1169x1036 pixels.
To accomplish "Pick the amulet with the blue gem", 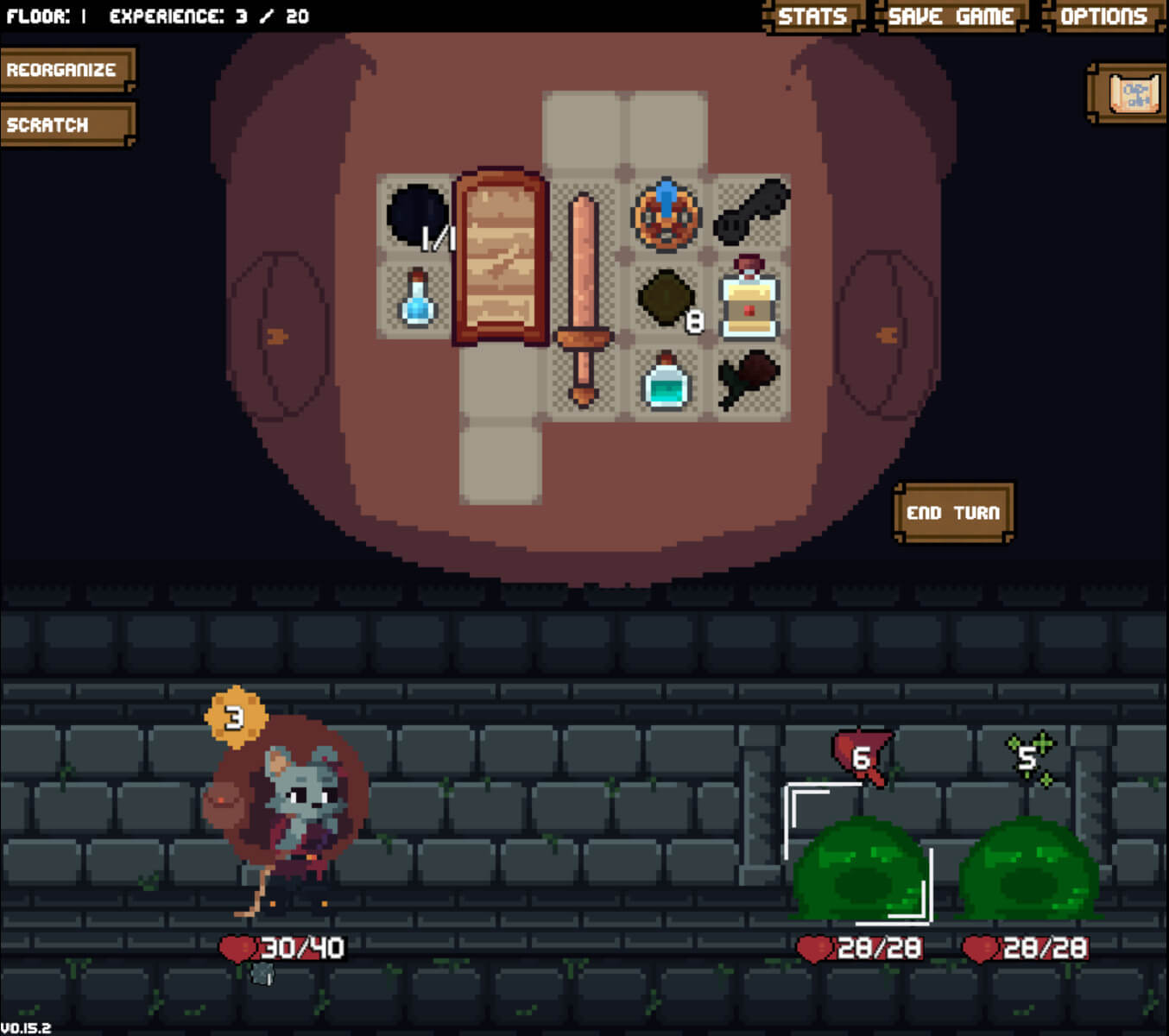I will coord(665,215).
